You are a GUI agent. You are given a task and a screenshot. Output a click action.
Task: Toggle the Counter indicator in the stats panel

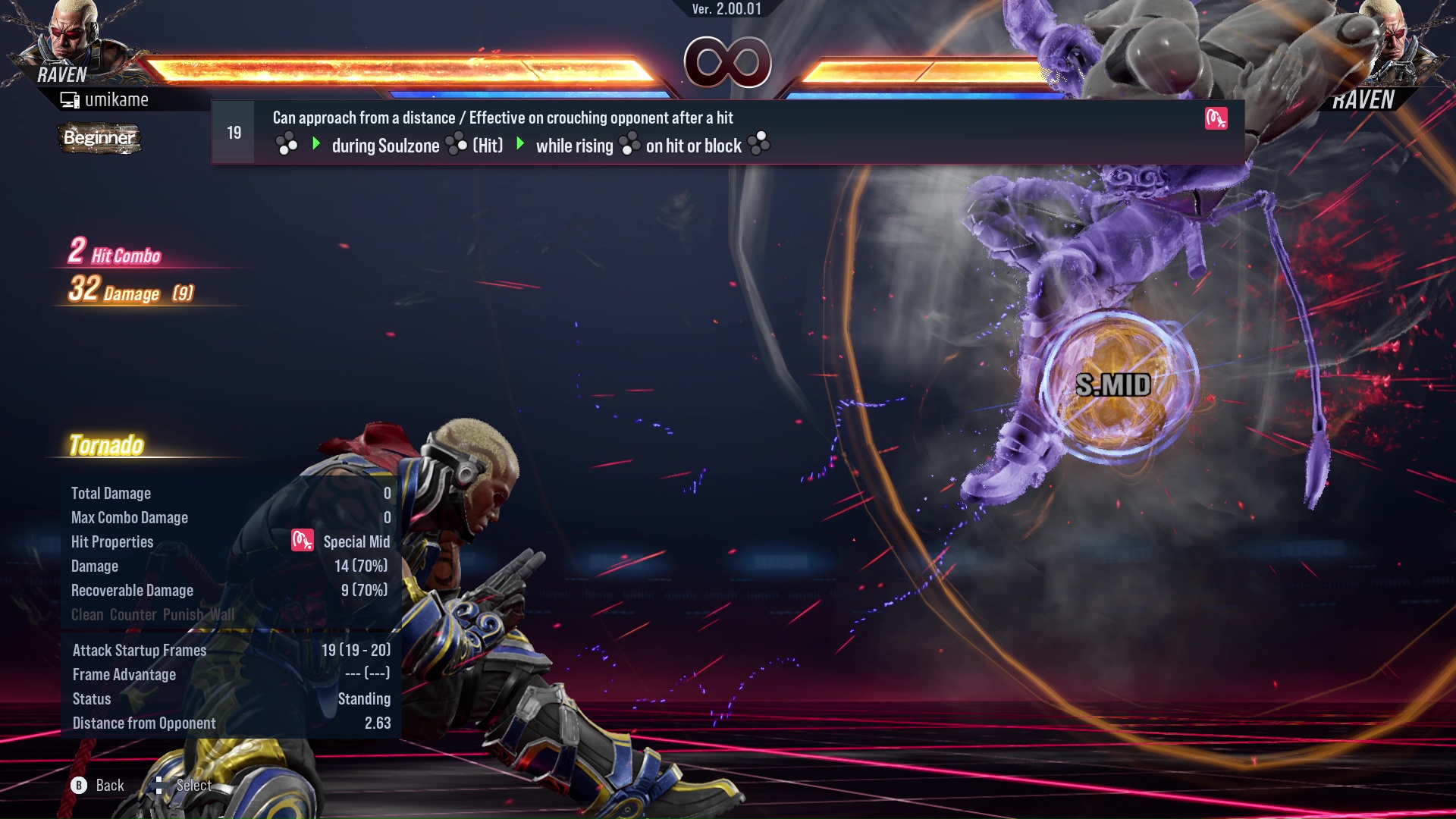click(x=133, y=614)
